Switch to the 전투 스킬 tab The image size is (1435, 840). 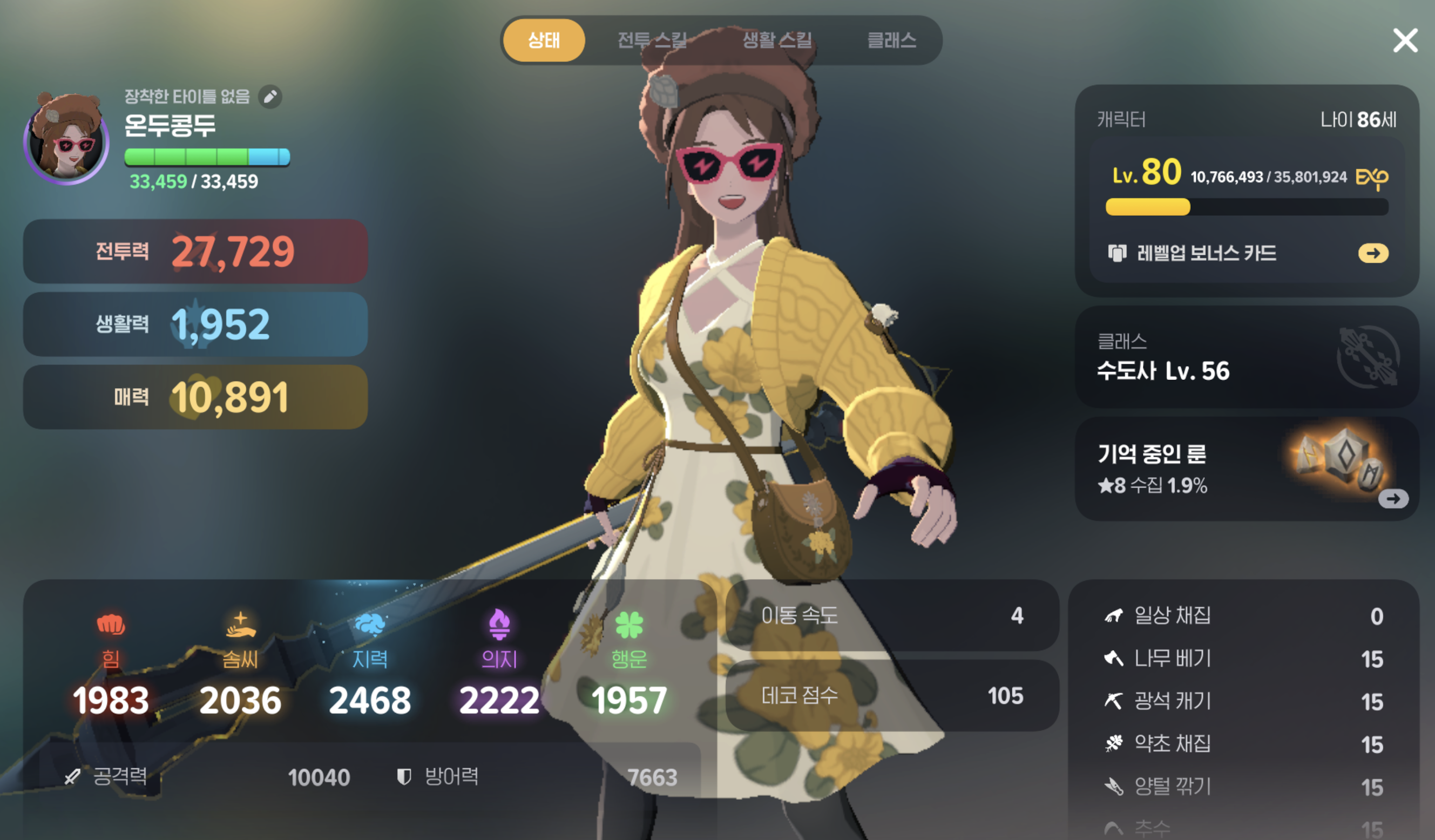[x=653, y=40]
